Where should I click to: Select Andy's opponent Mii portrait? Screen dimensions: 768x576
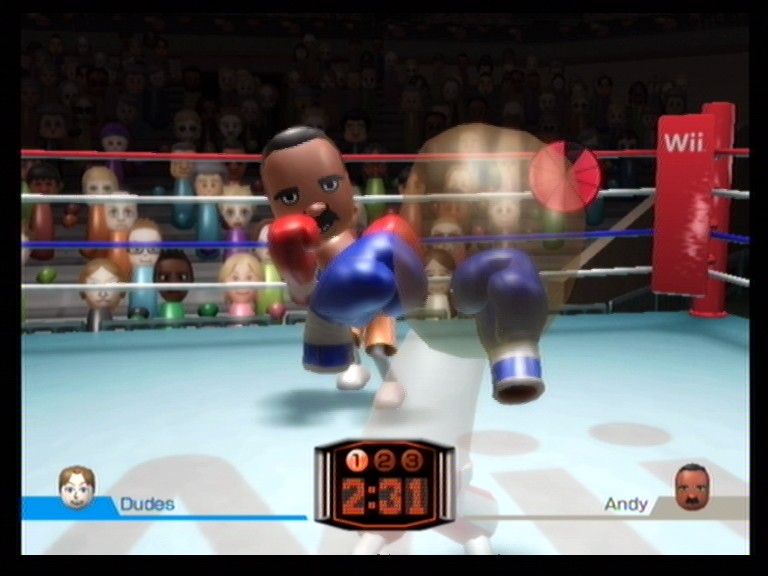(691, 486)
